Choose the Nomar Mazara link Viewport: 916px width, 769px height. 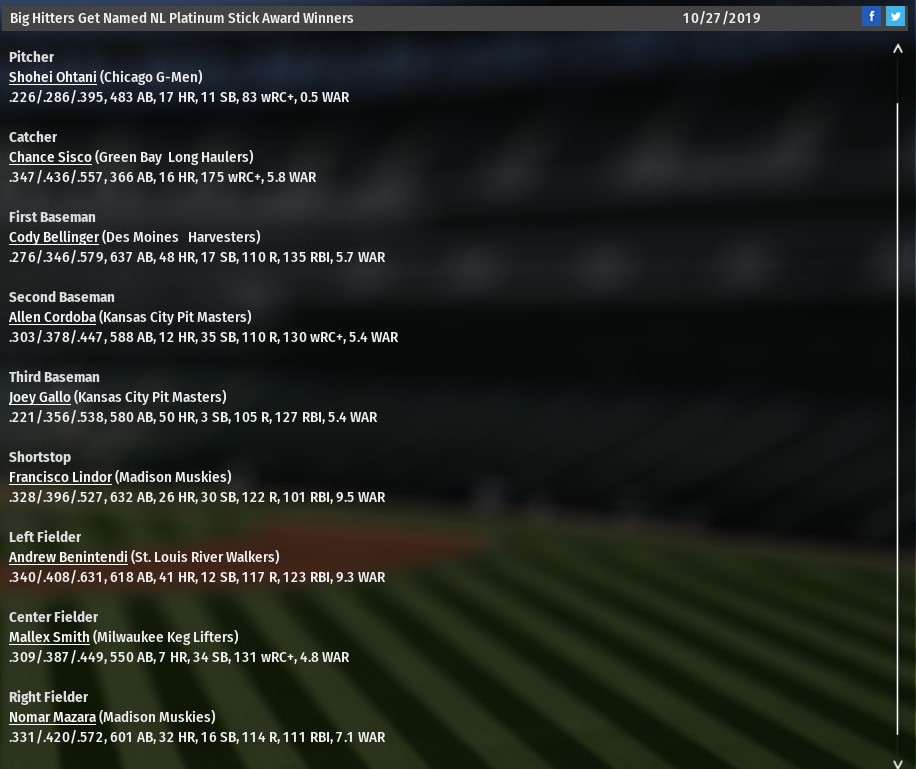(x=52, y=717)
